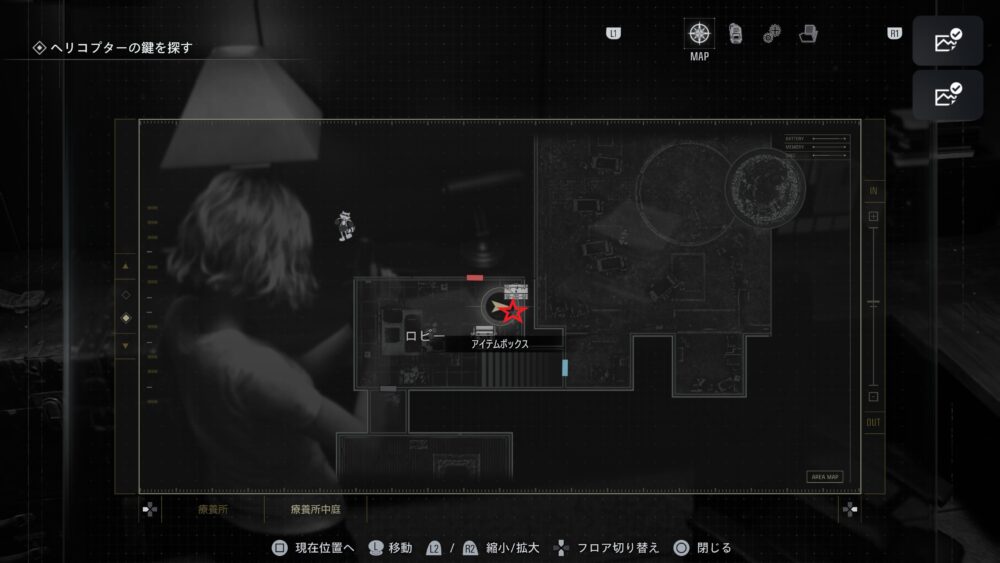Switch to the gears crafting tab
This screenshot has width=1000, height=563.
772,34
